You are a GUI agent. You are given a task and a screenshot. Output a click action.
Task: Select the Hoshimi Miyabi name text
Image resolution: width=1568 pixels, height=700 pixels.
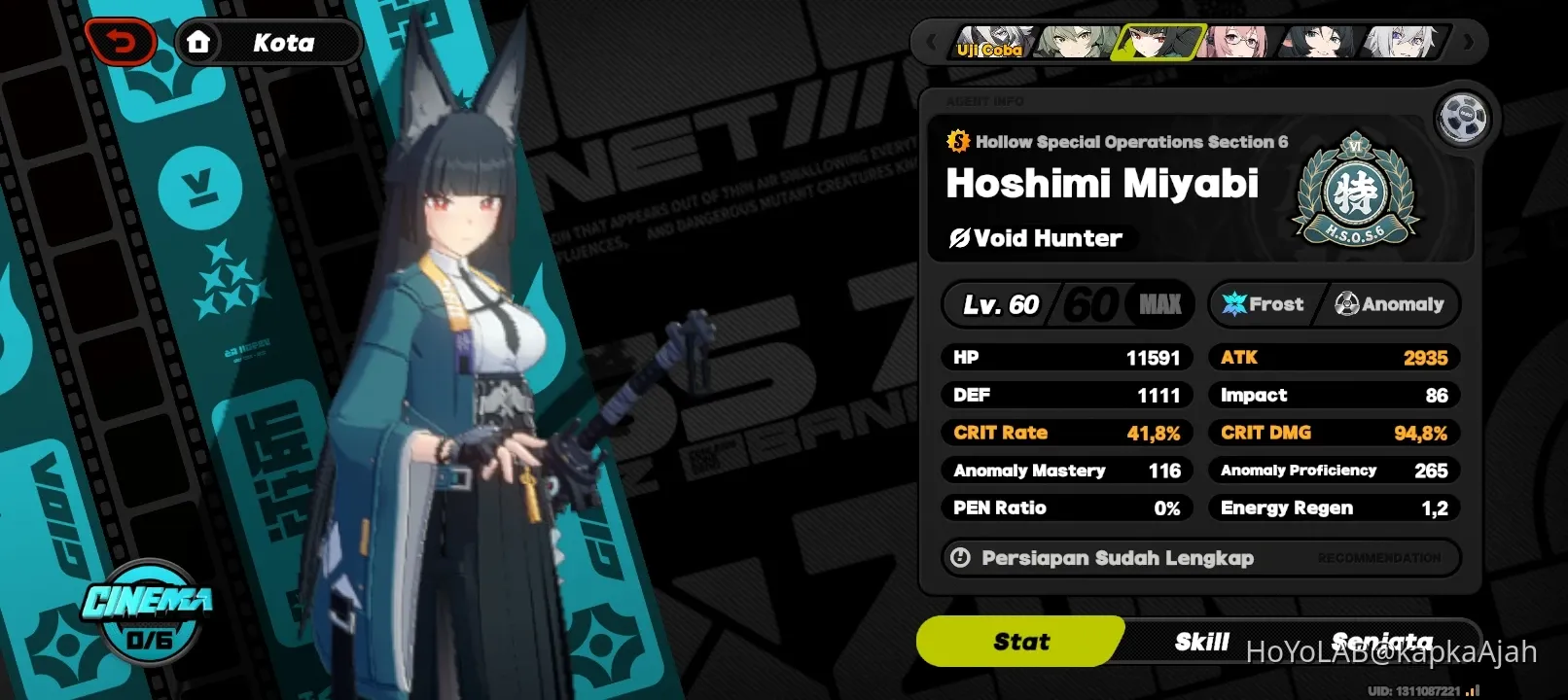tap(1102, 183)
